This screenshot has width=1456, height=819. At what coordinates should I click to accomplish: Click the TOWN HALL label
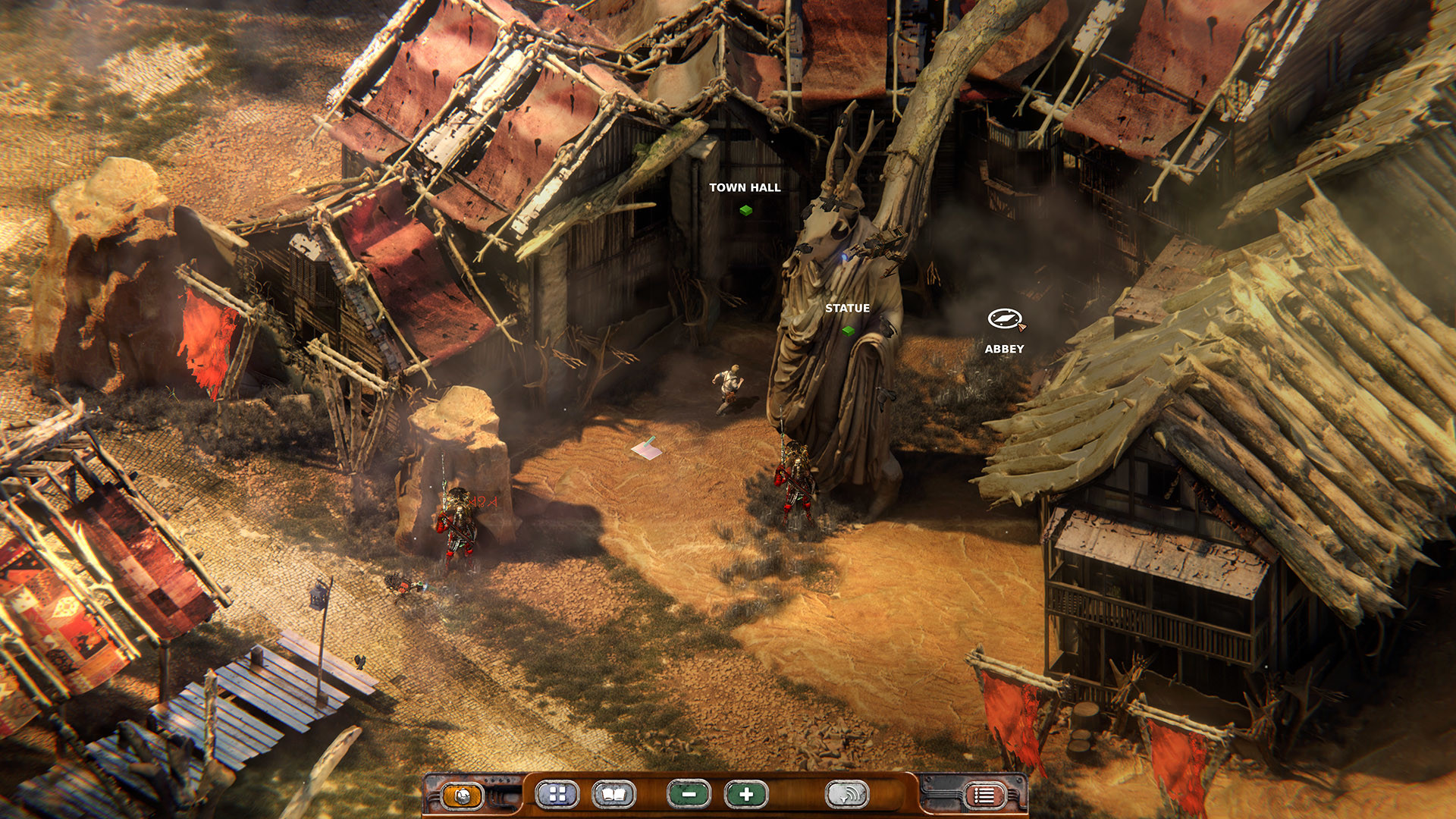tap(745, 187)
